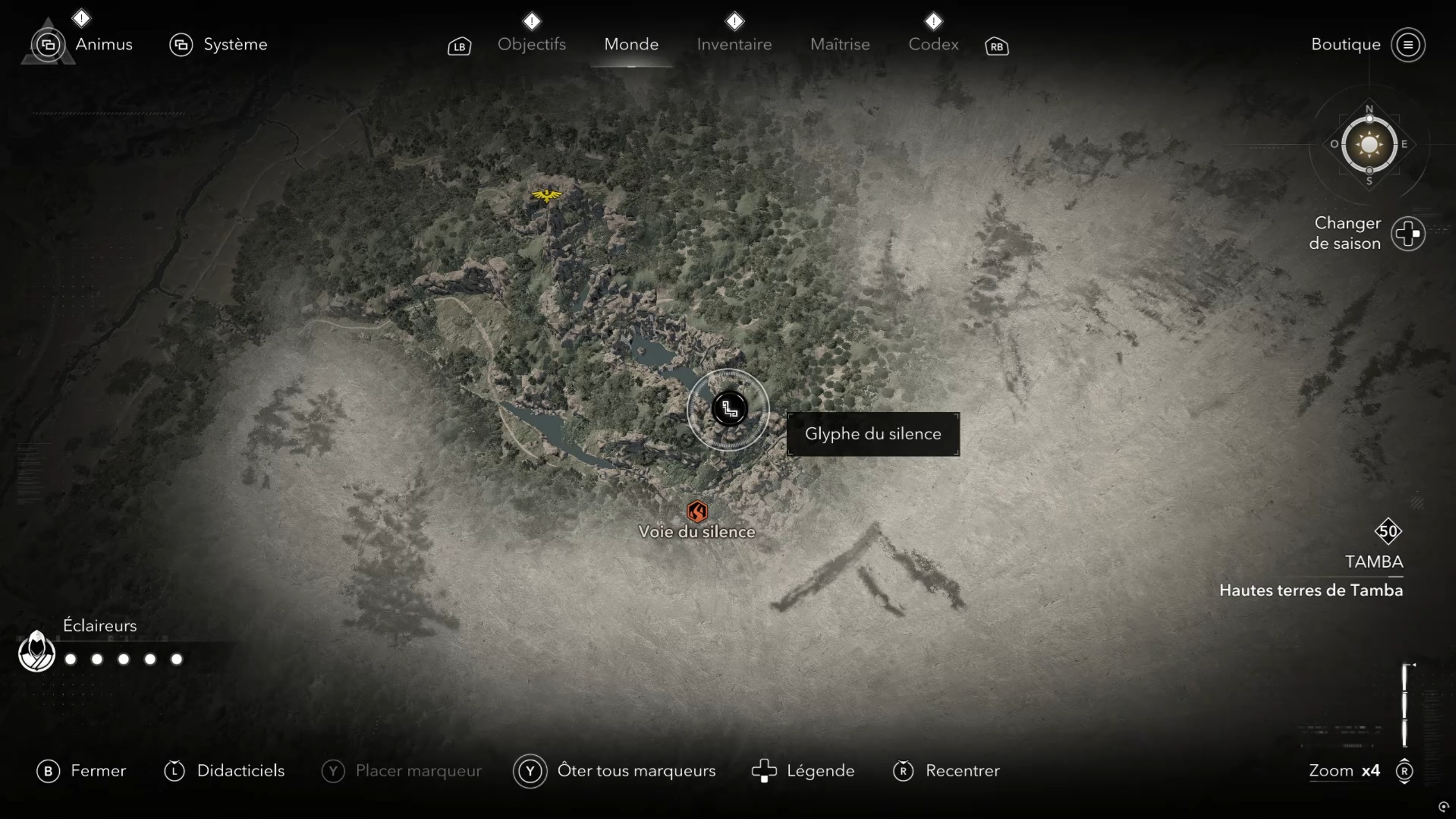Click the yellow eagle viewpoint marker

coord(546,196)
